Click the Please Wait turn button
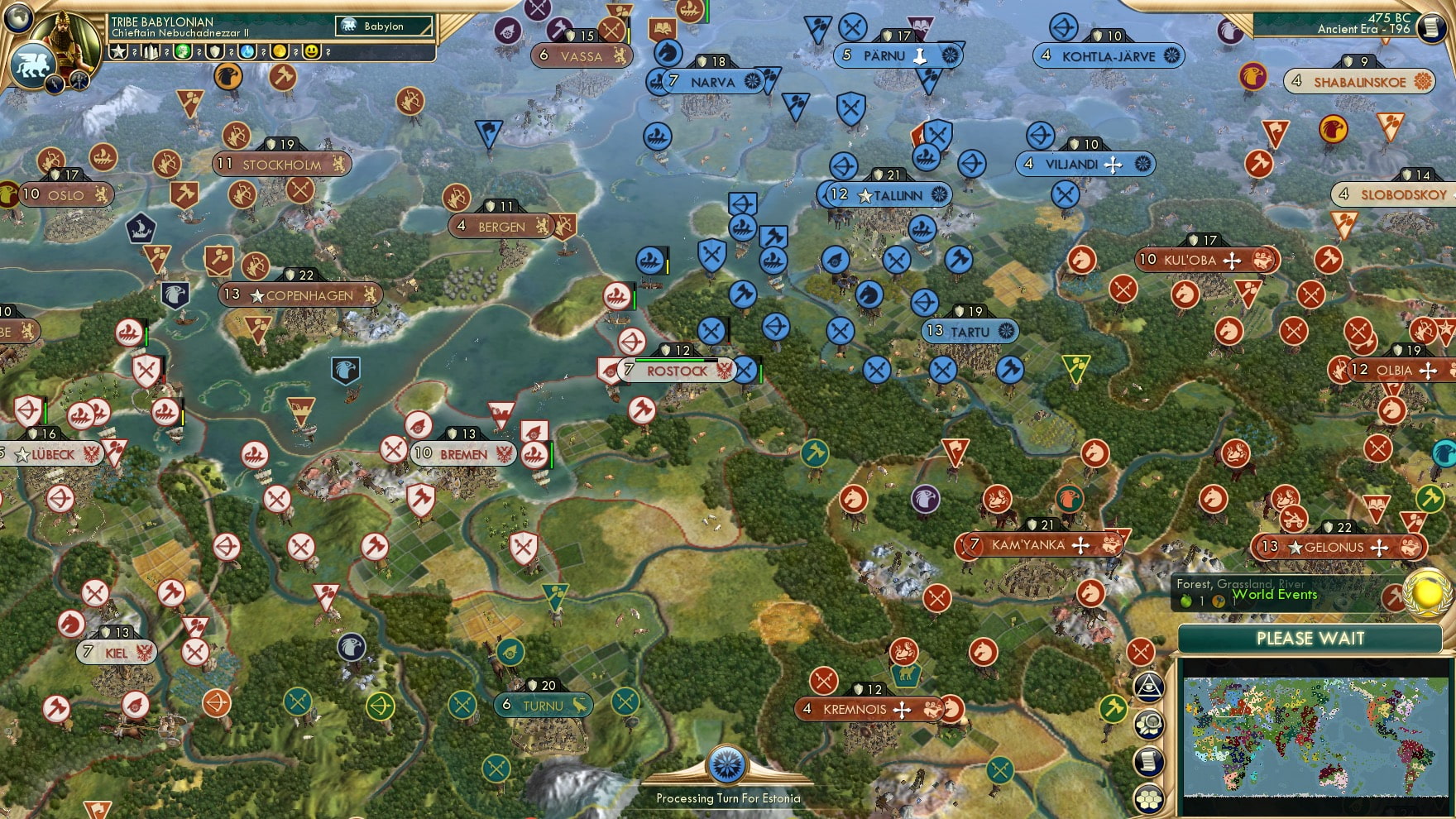The height and width of the screenshot is (819, 1456). (1310, 639)
